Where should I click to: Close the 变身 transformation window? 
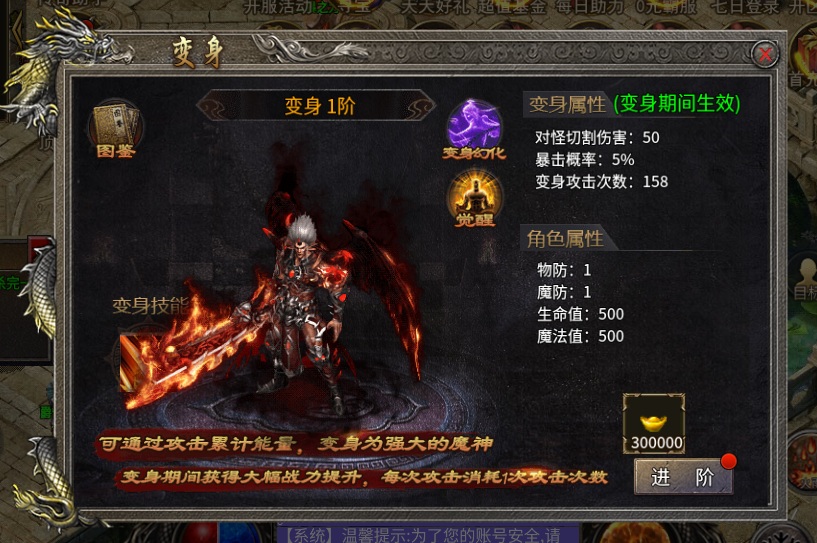coord(765,54)
